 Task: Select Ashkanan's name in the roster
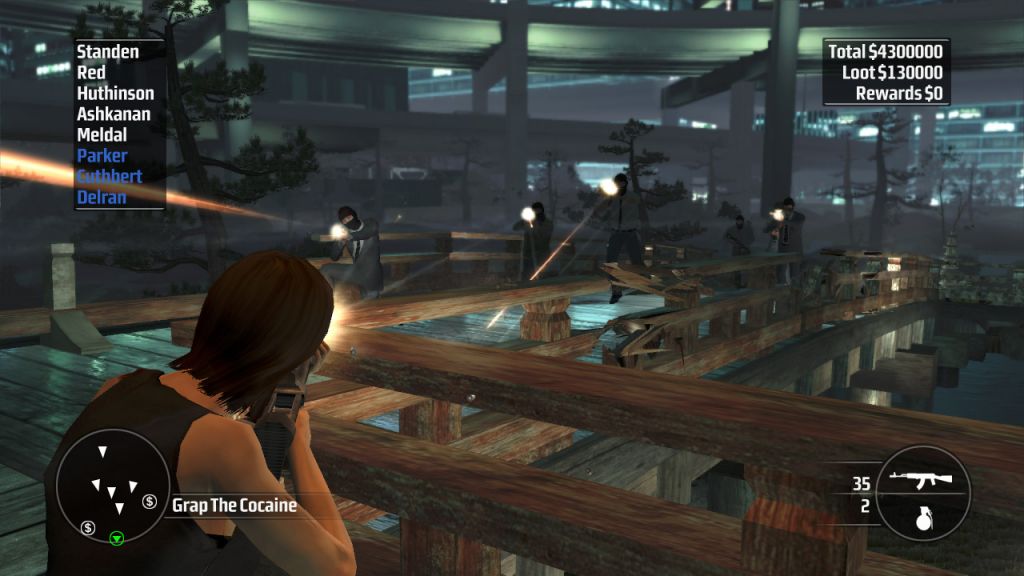click(114, 114)
